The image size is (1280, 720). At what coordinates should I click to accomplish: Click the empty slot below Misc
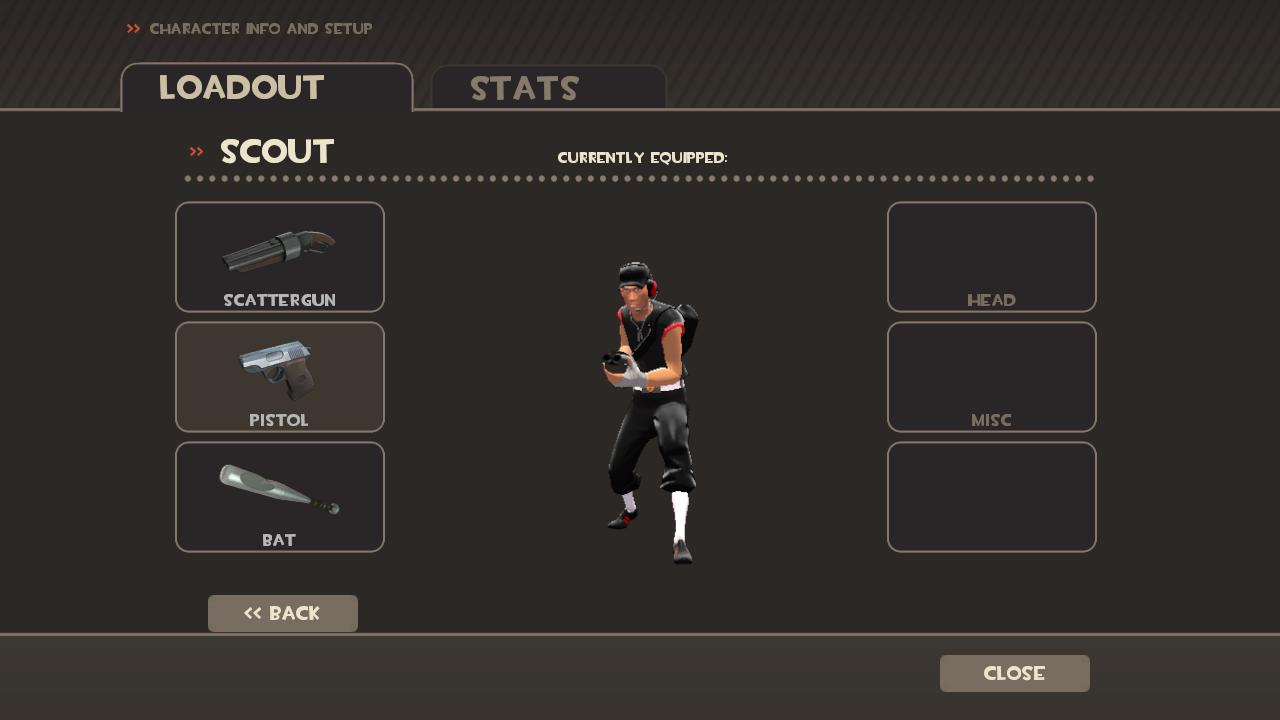[991, 497]
